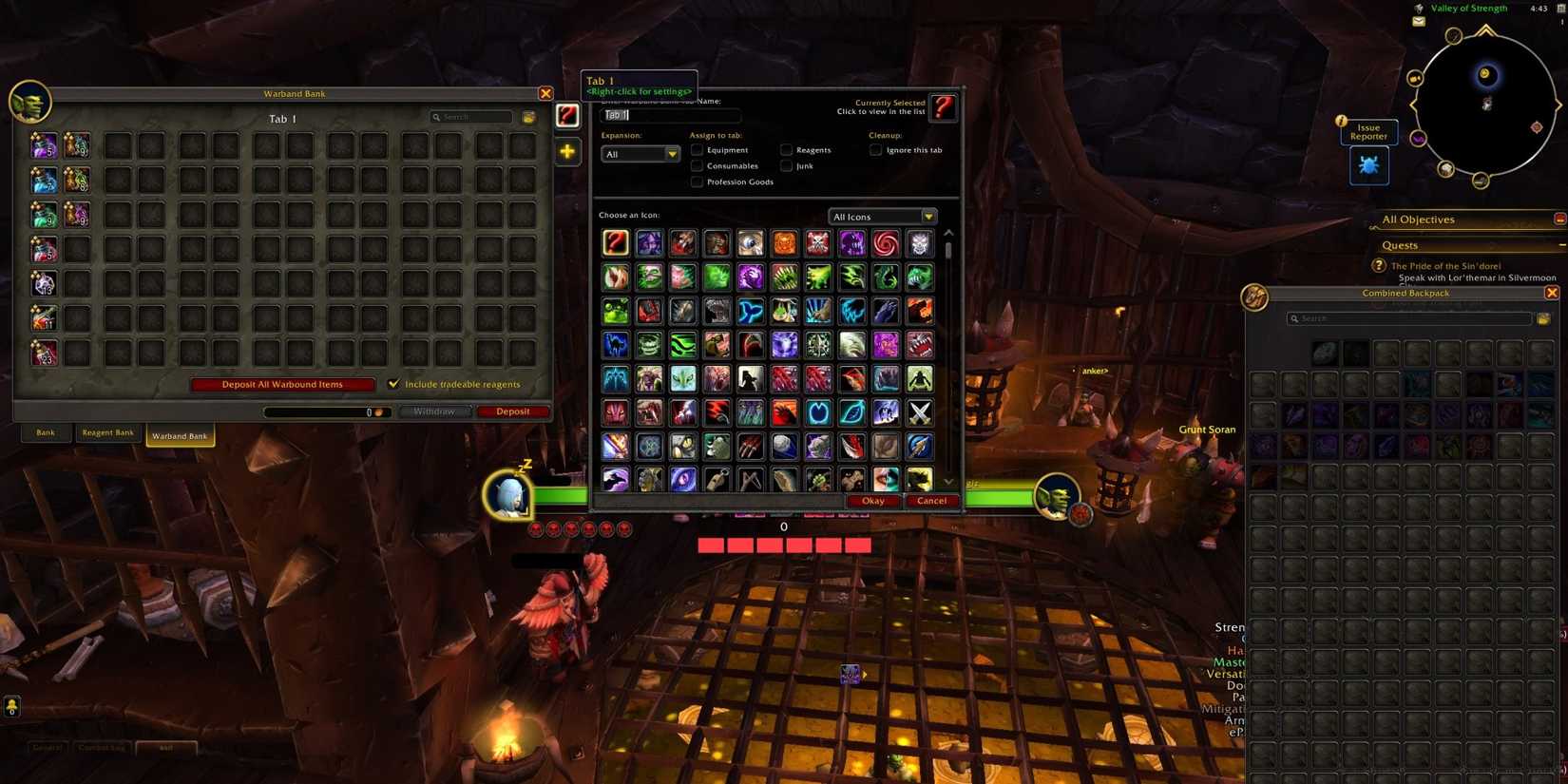The image size is (1568, 784).
Task: Switch to the Reagent Bank tab
Action: [107, 431]
